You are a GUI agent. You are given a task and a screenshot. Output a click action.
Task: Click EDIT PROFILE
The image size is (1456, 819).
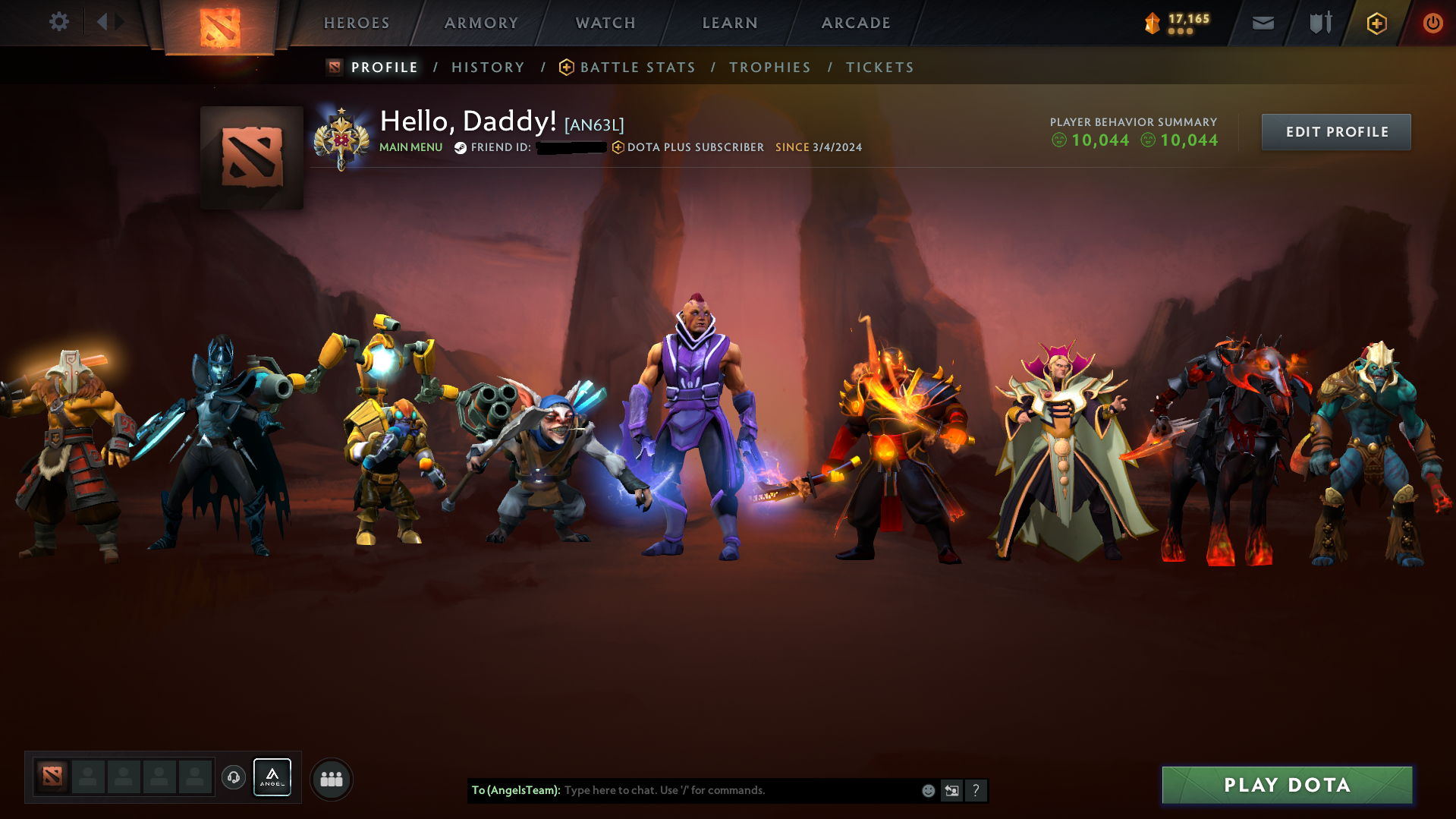[x=1335, y=131]
